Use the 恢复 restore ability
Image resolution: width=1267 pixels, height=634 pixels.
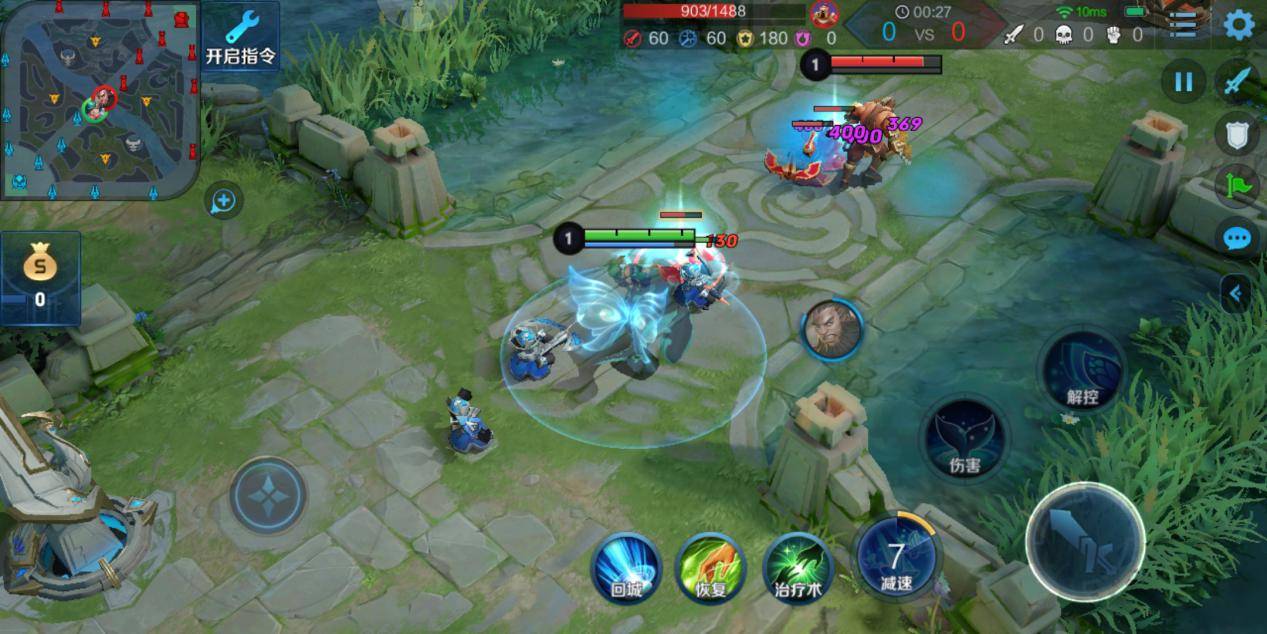pos(710,567)
